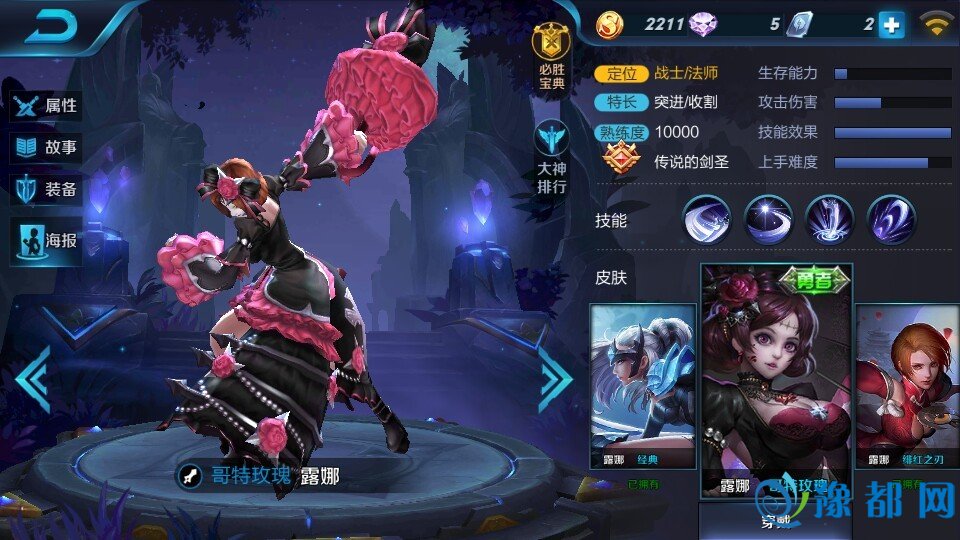Add currency with the blue plus button
This screenshot has height=540, width=960.
891,25
